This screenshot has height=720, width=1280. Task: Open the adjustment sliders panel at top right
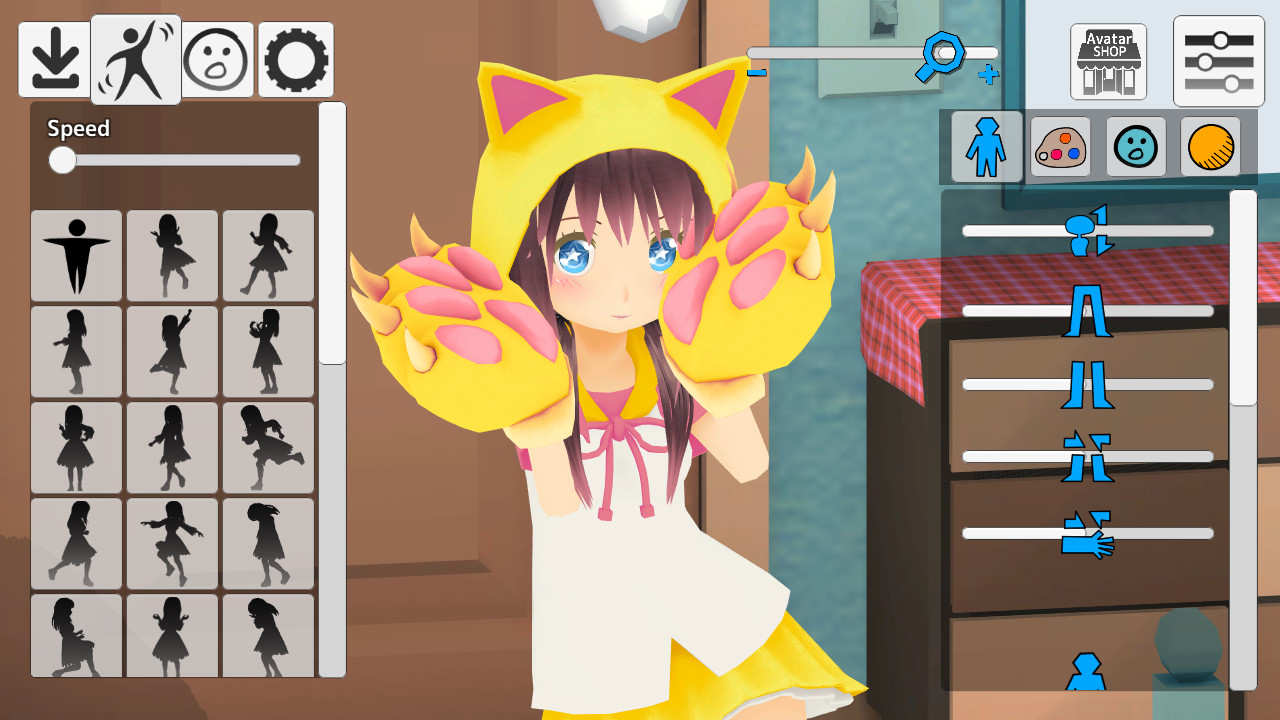1218,61
